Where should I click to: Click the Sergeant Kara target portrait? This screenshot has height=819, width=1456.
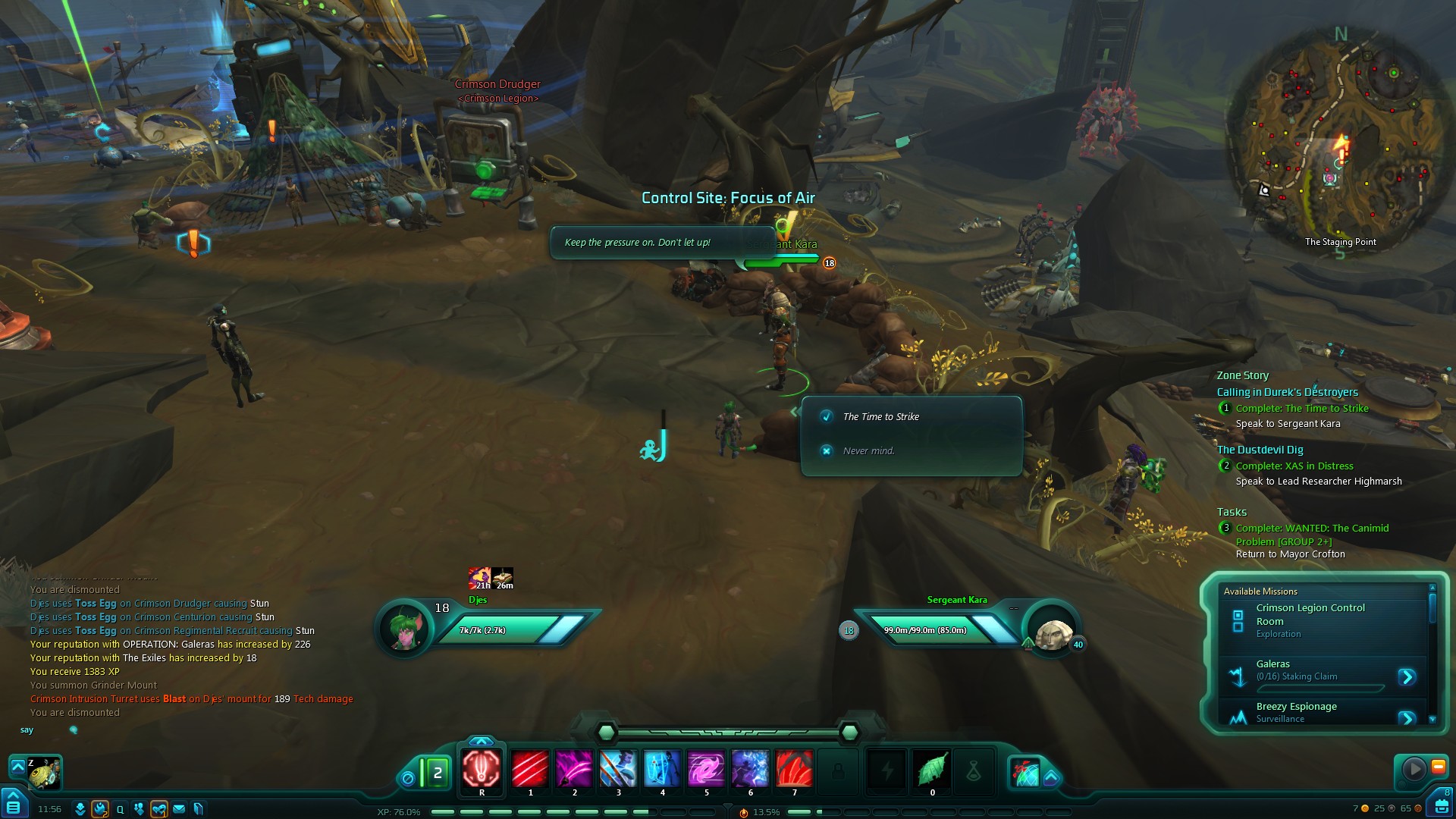coord(1053,632)
